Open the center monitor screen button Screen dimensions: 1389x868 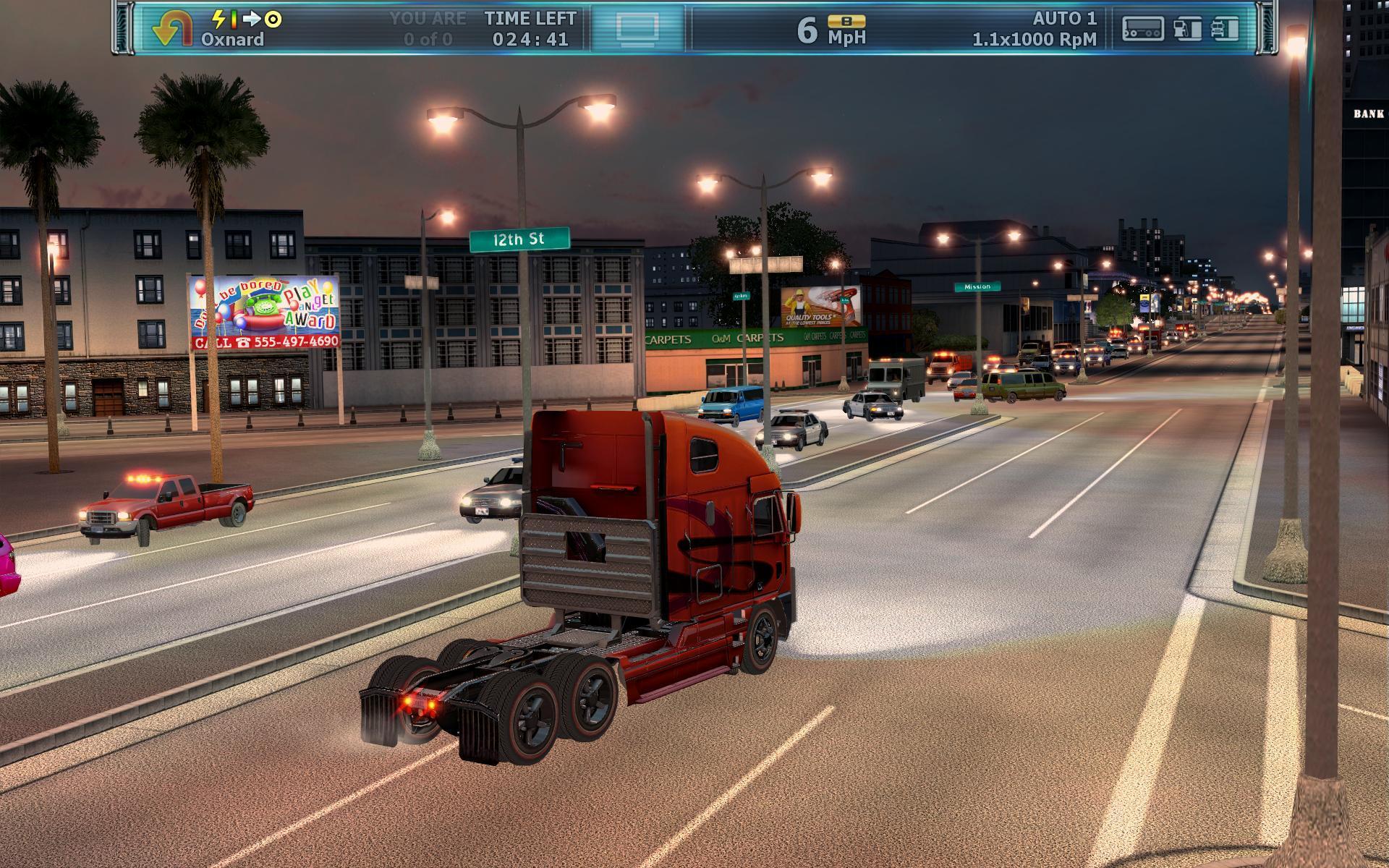coord(637,29)
